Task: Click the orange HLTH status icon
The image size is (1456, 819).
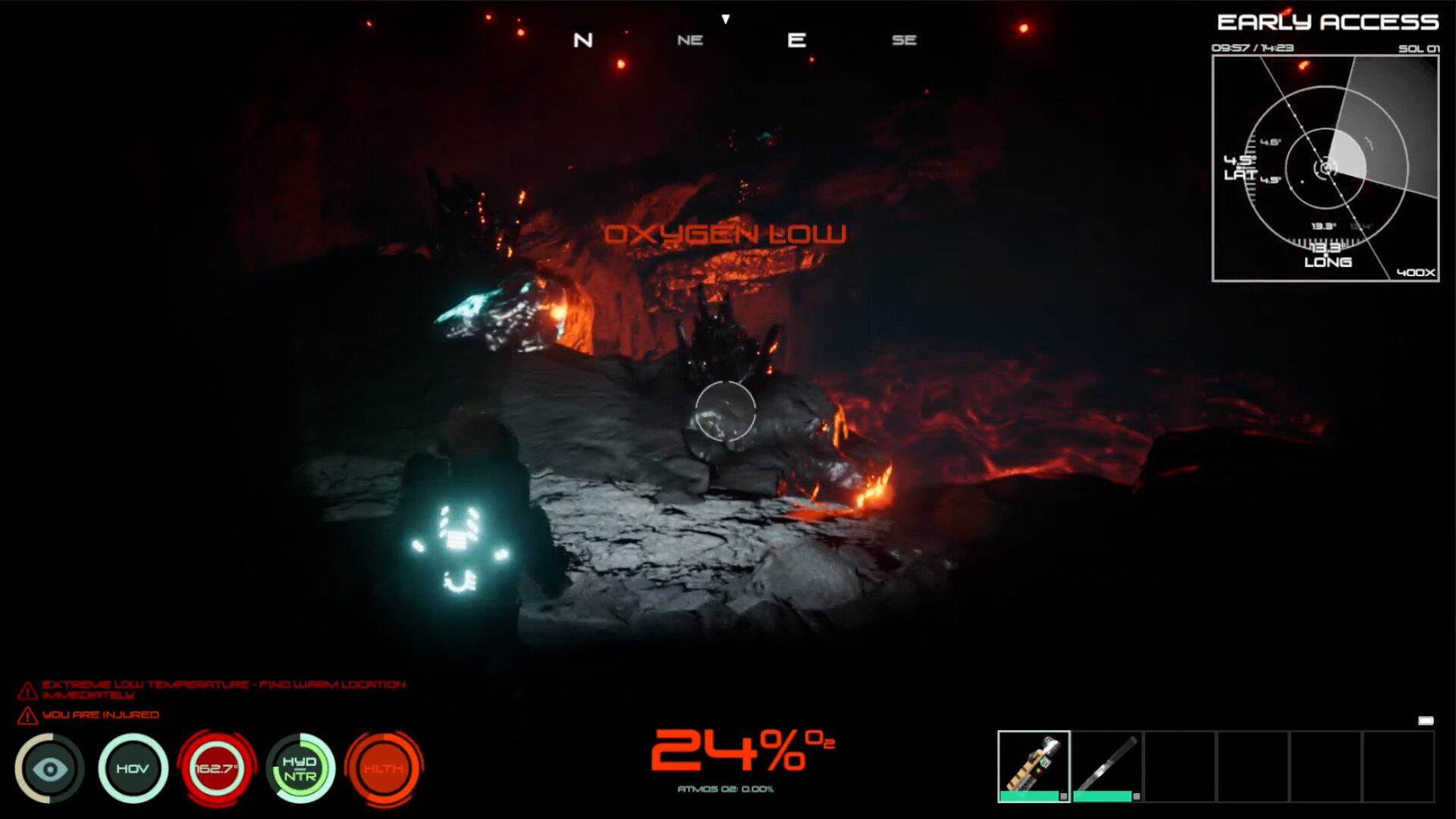Action: [384, 768]
